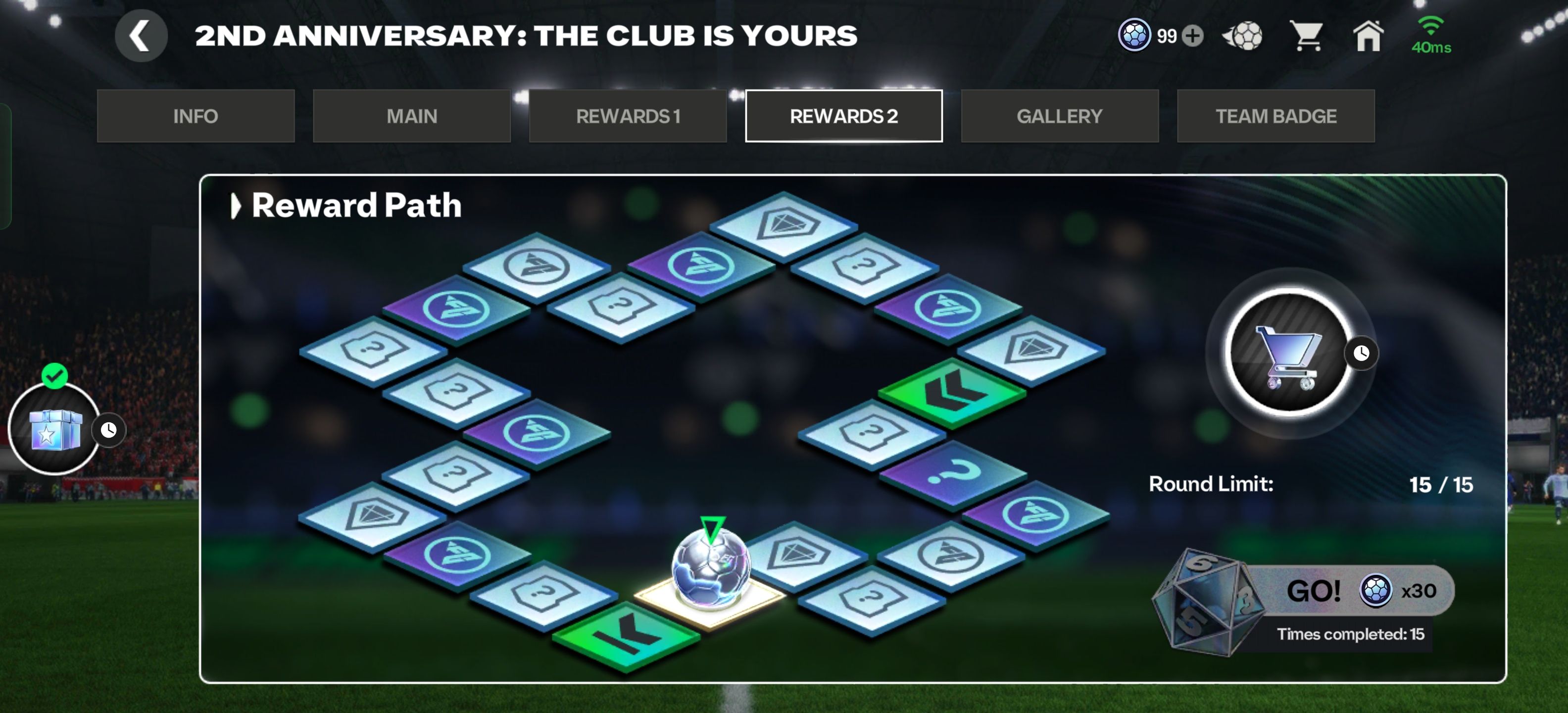Select the purple question mark tile
This screenshot has height=713, width=1568.
[953, 474]
